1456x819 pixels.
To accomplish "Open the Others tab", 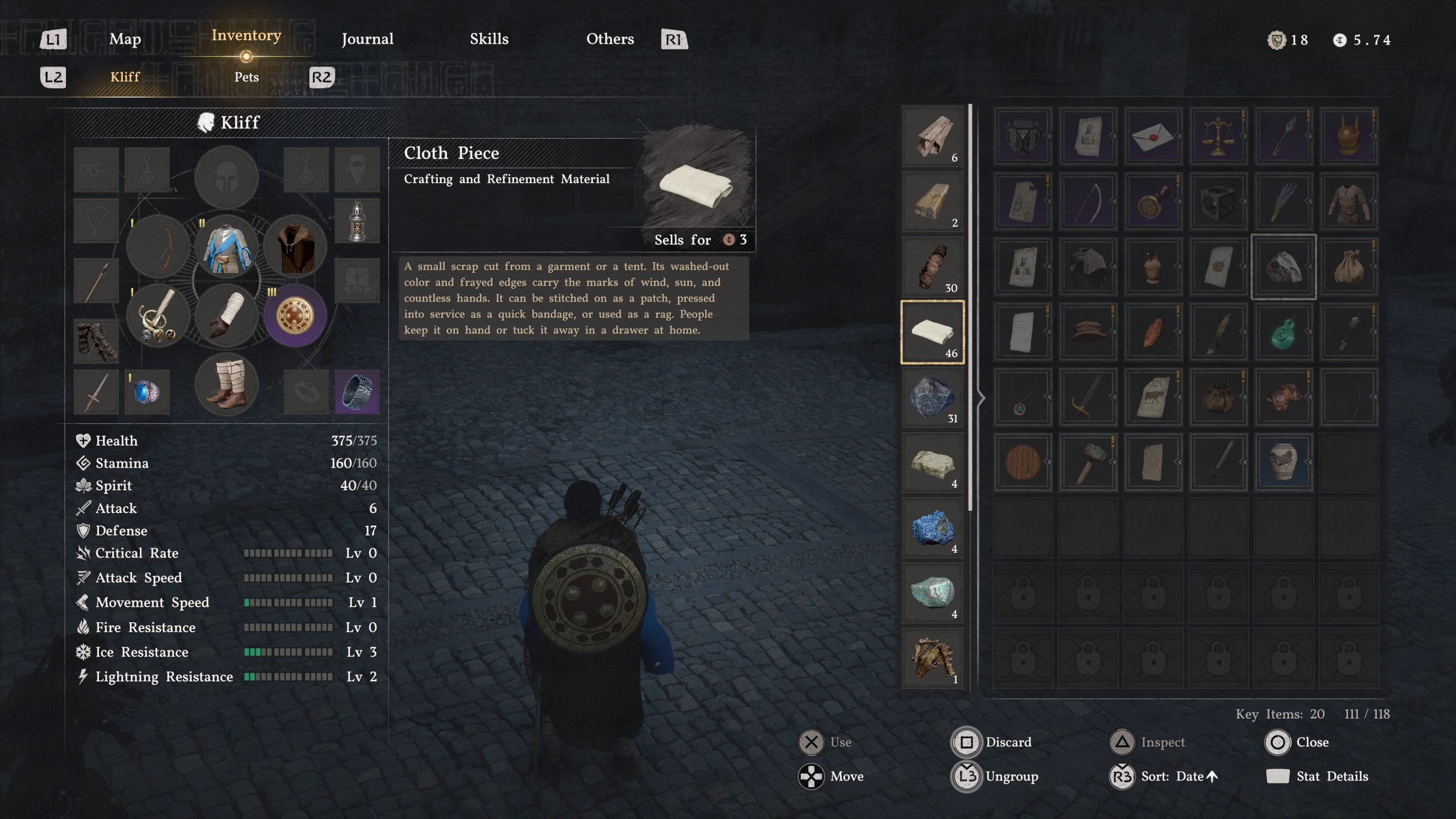I will (610, 39).
